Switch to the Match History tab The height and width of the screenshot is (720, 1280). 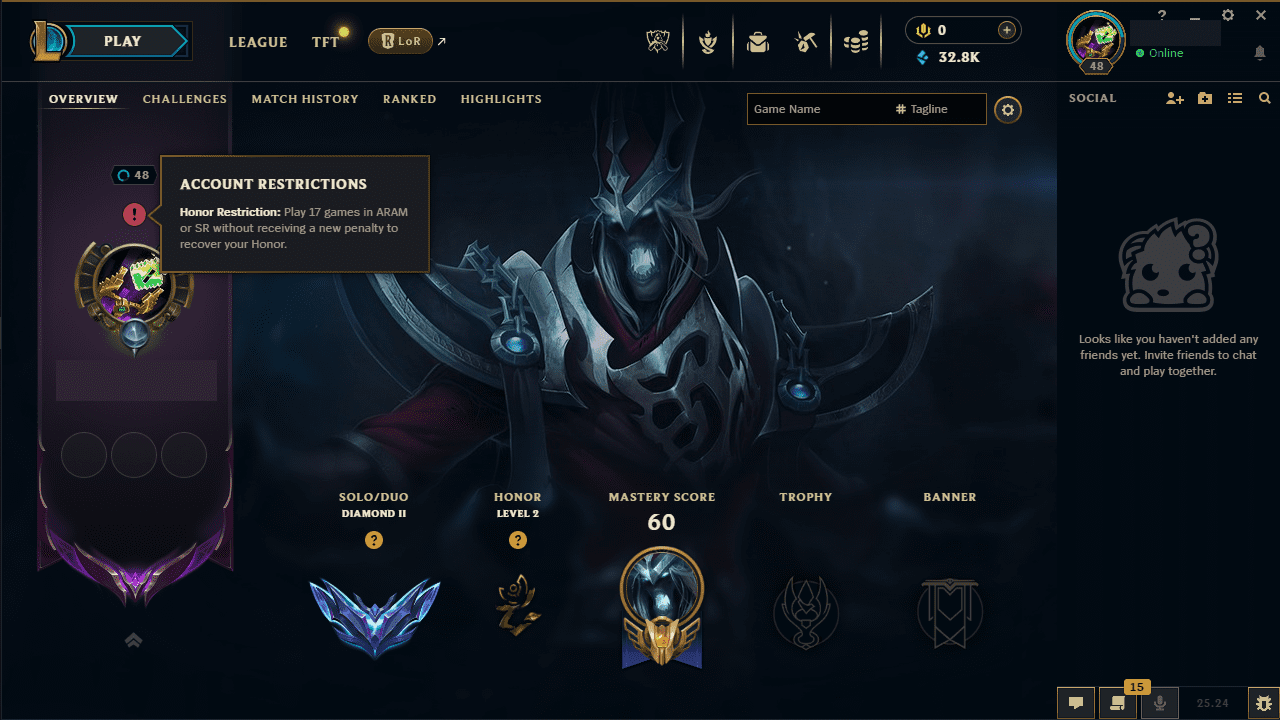(305, 99)
